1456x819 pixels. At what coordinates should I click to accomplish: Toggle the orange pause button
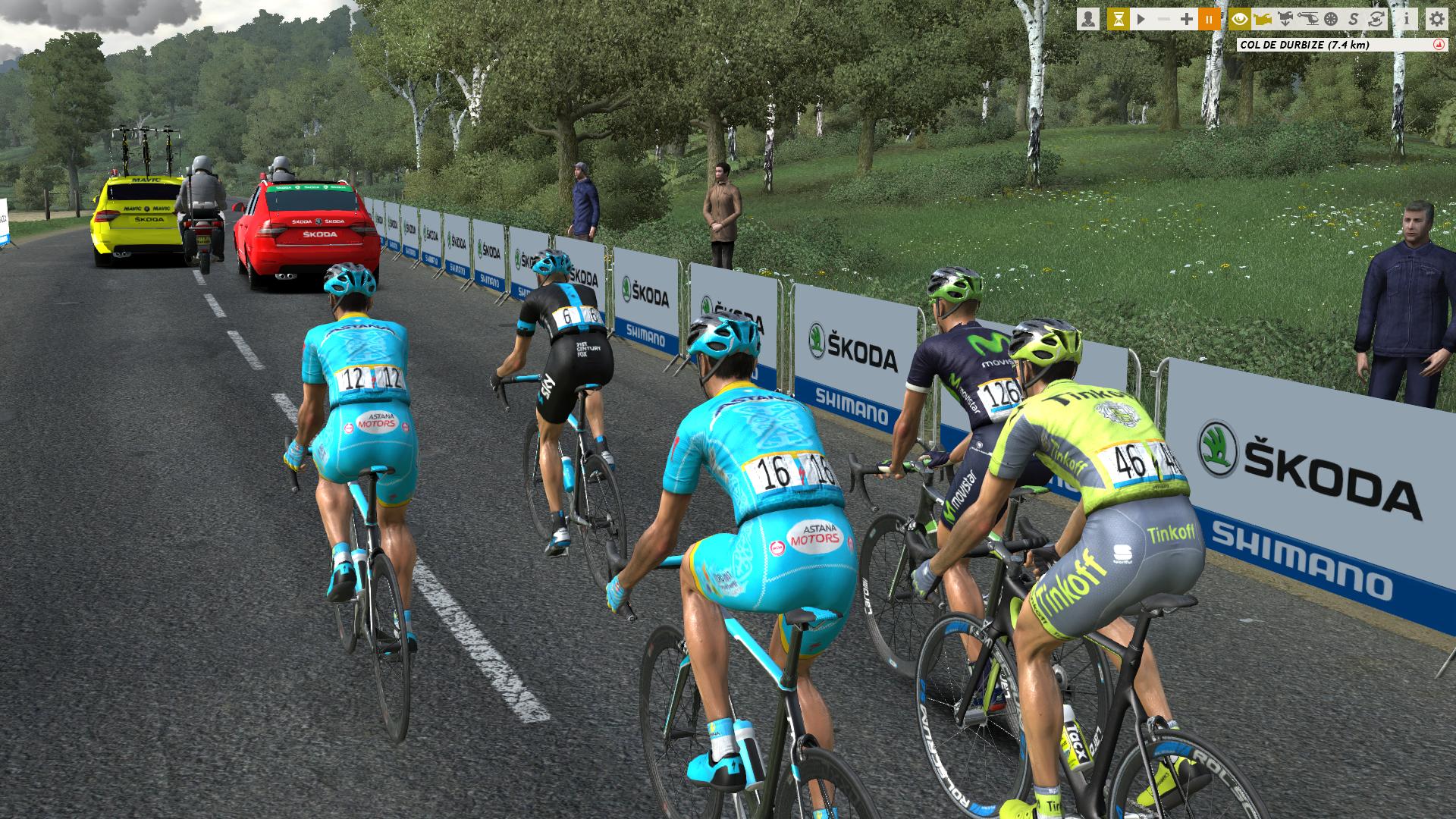coord(1210,19)
